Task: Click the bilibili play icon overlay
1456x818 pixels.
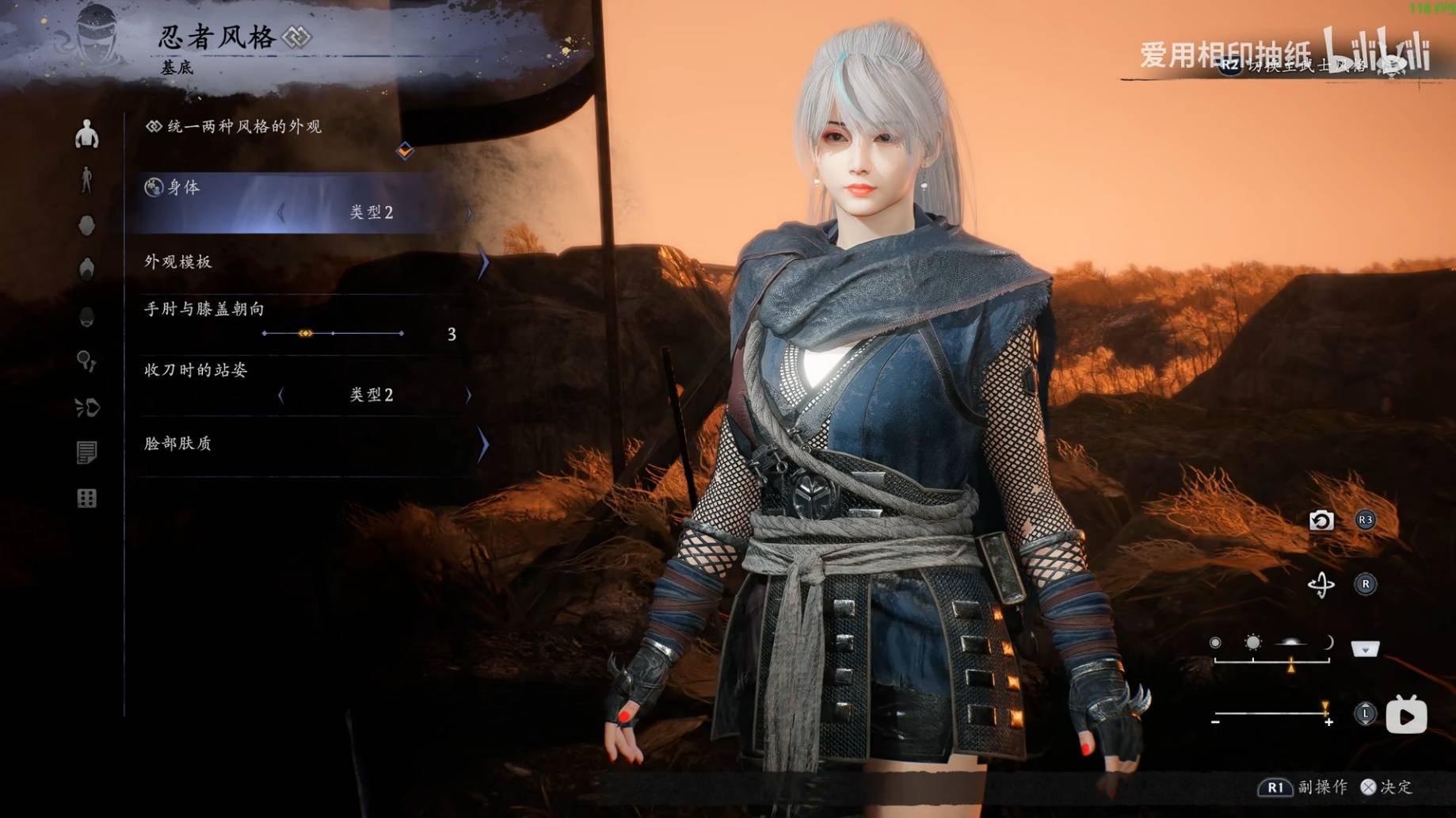Action: click(1406, 716)
